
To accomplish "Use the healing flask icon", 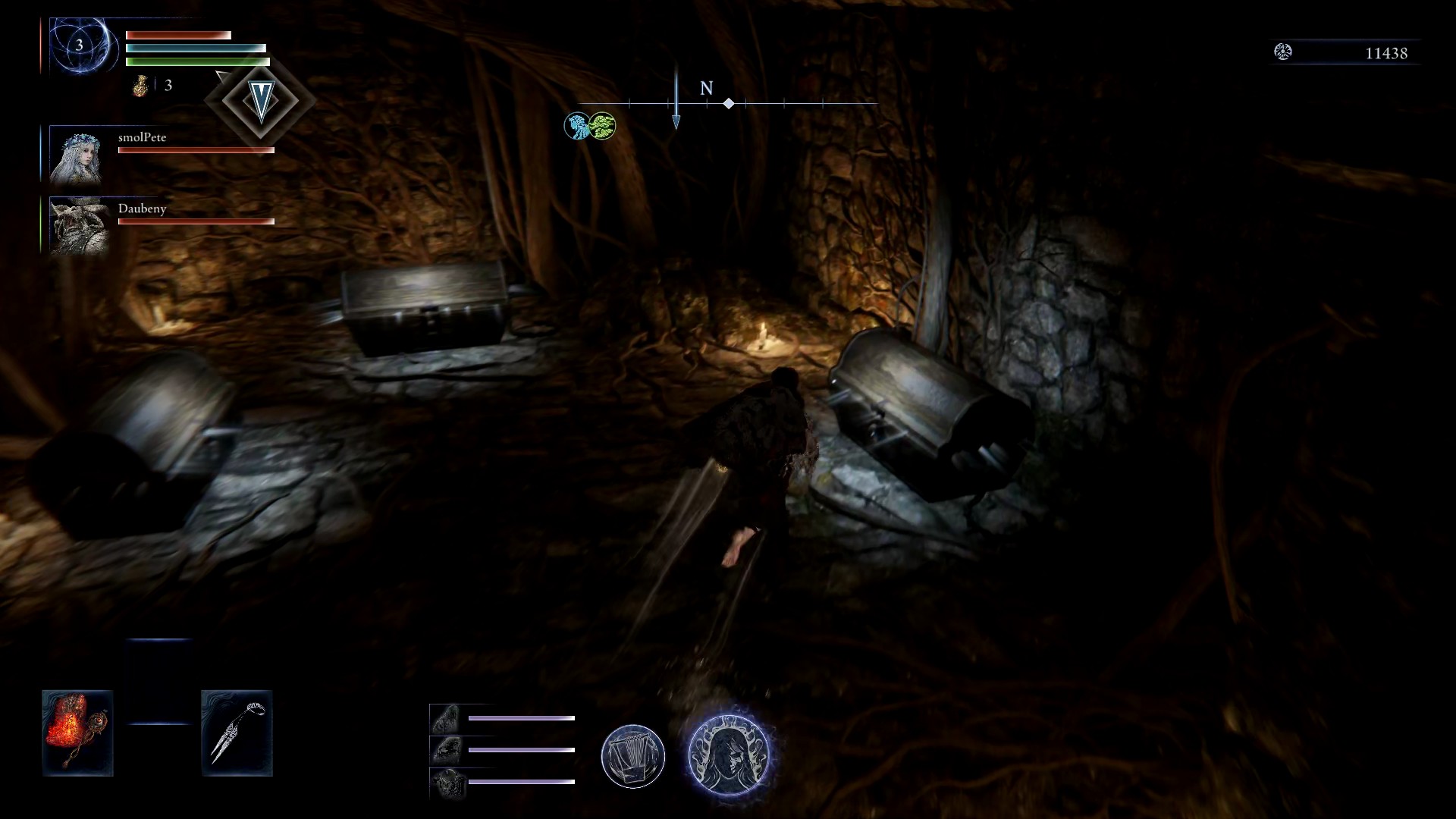I will (x=140, y=86).
